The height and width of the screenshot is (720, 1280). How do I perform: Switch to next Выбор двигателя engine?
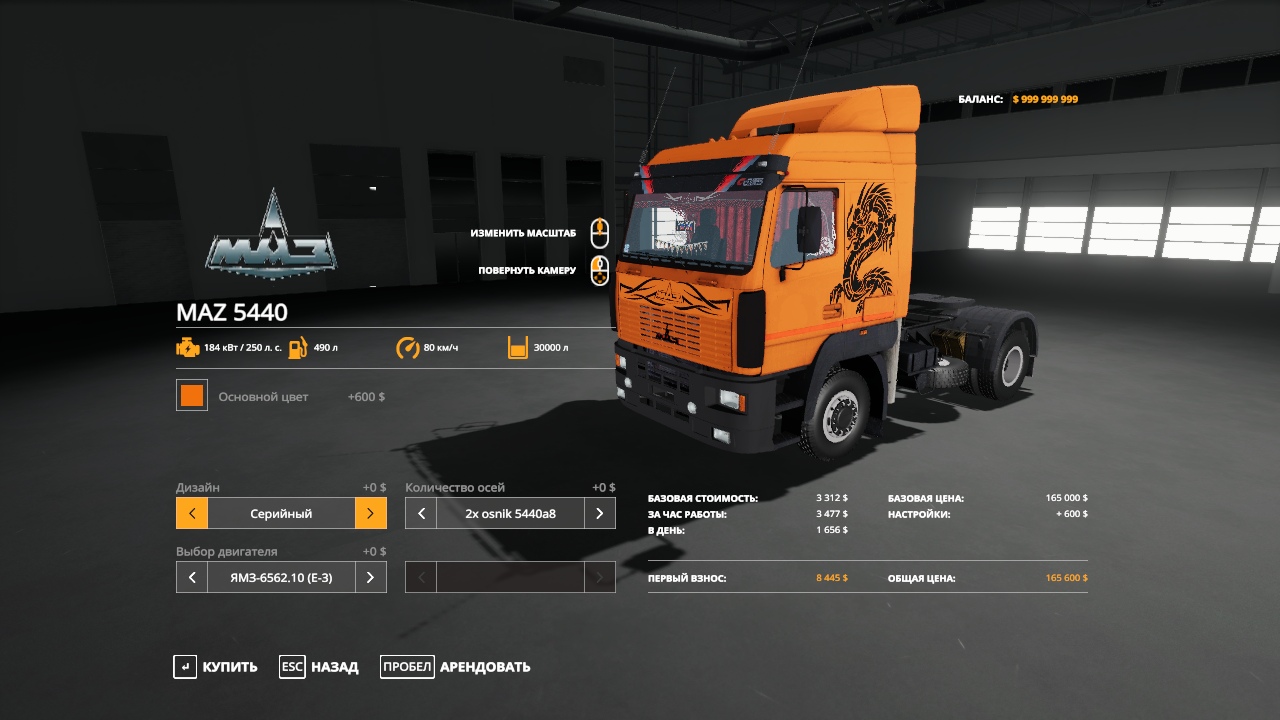click(370, 578)
